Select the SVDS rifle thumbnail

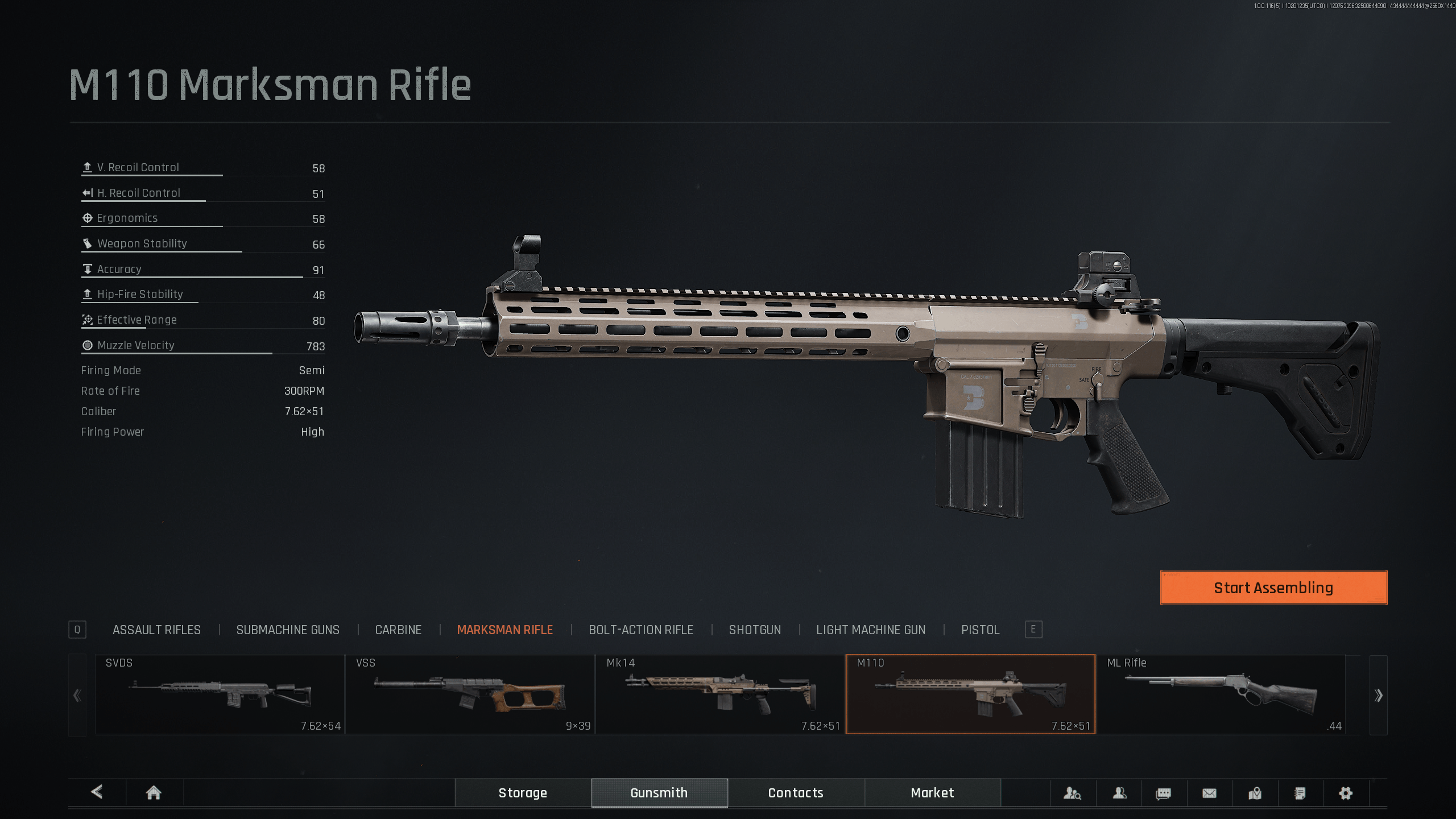click(220, 694)
